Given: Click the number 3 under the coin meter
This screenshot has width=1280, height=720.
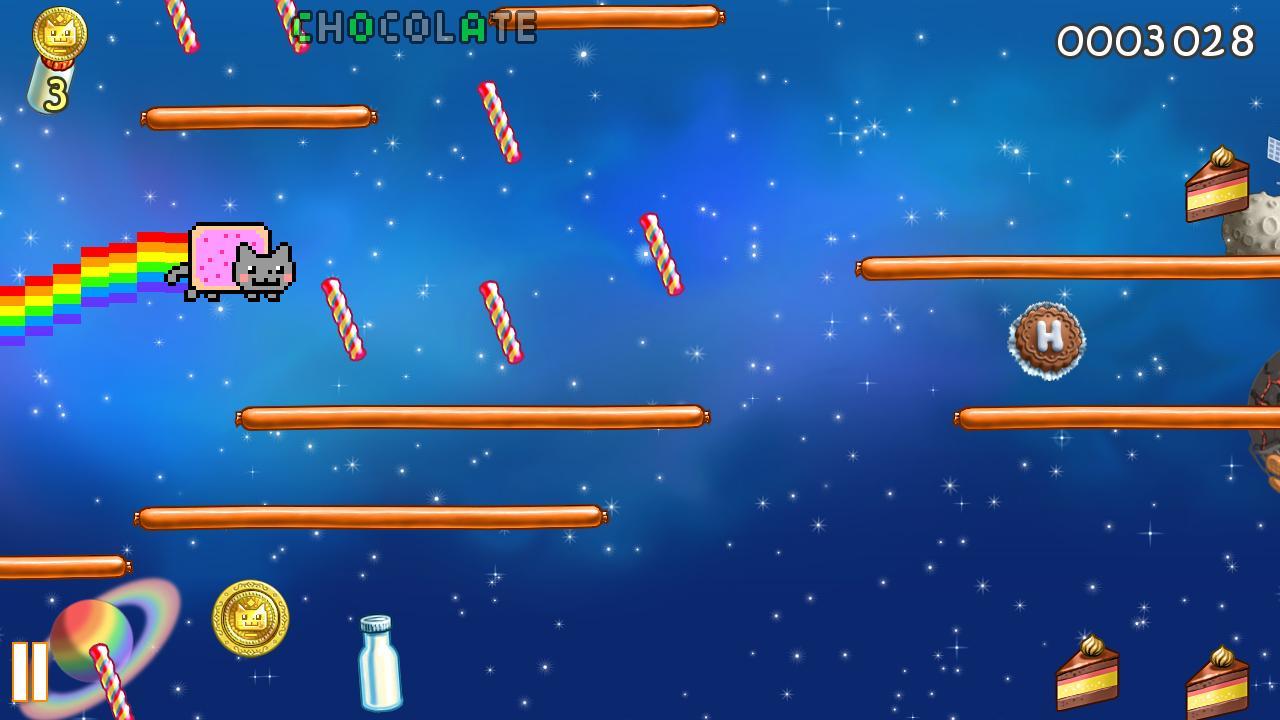Looking at the screenshot, I should (55, 92).
